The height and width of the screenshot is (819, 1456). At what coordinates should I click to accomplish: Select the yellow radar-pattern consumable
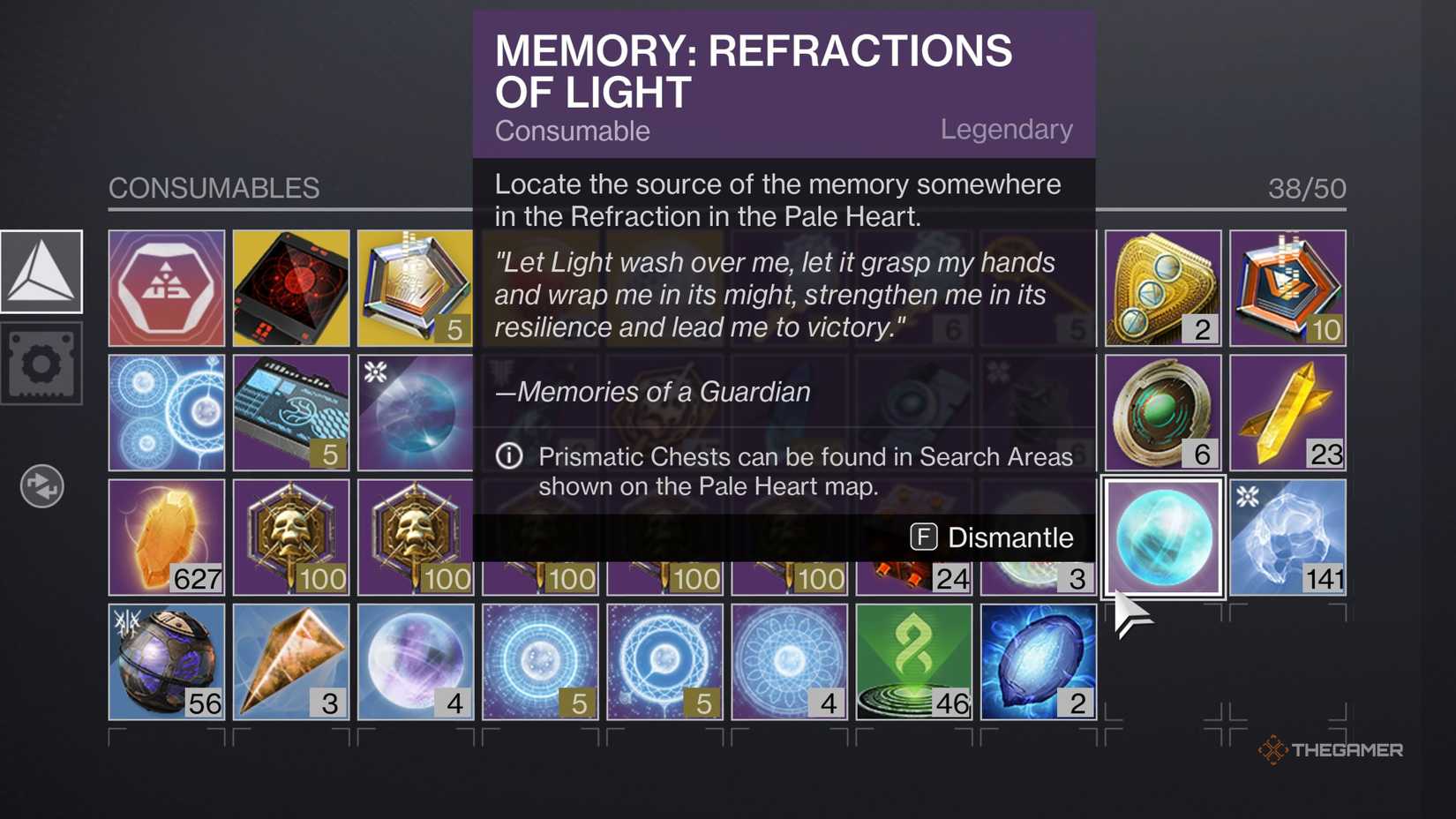290,287
